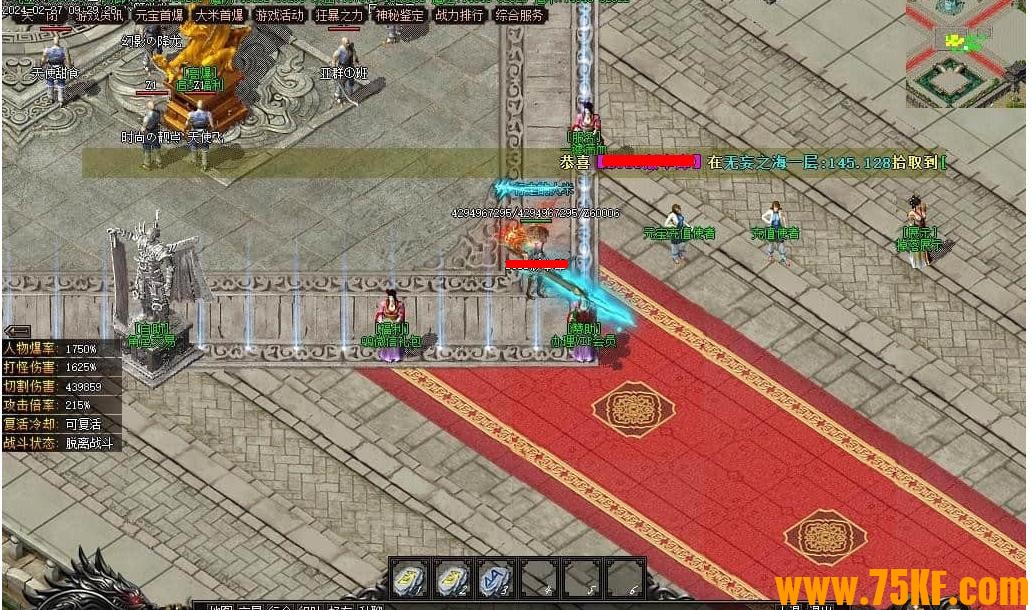
Task: Use the yellow rune stone in slot 2
Action: (x=452, y=579)
